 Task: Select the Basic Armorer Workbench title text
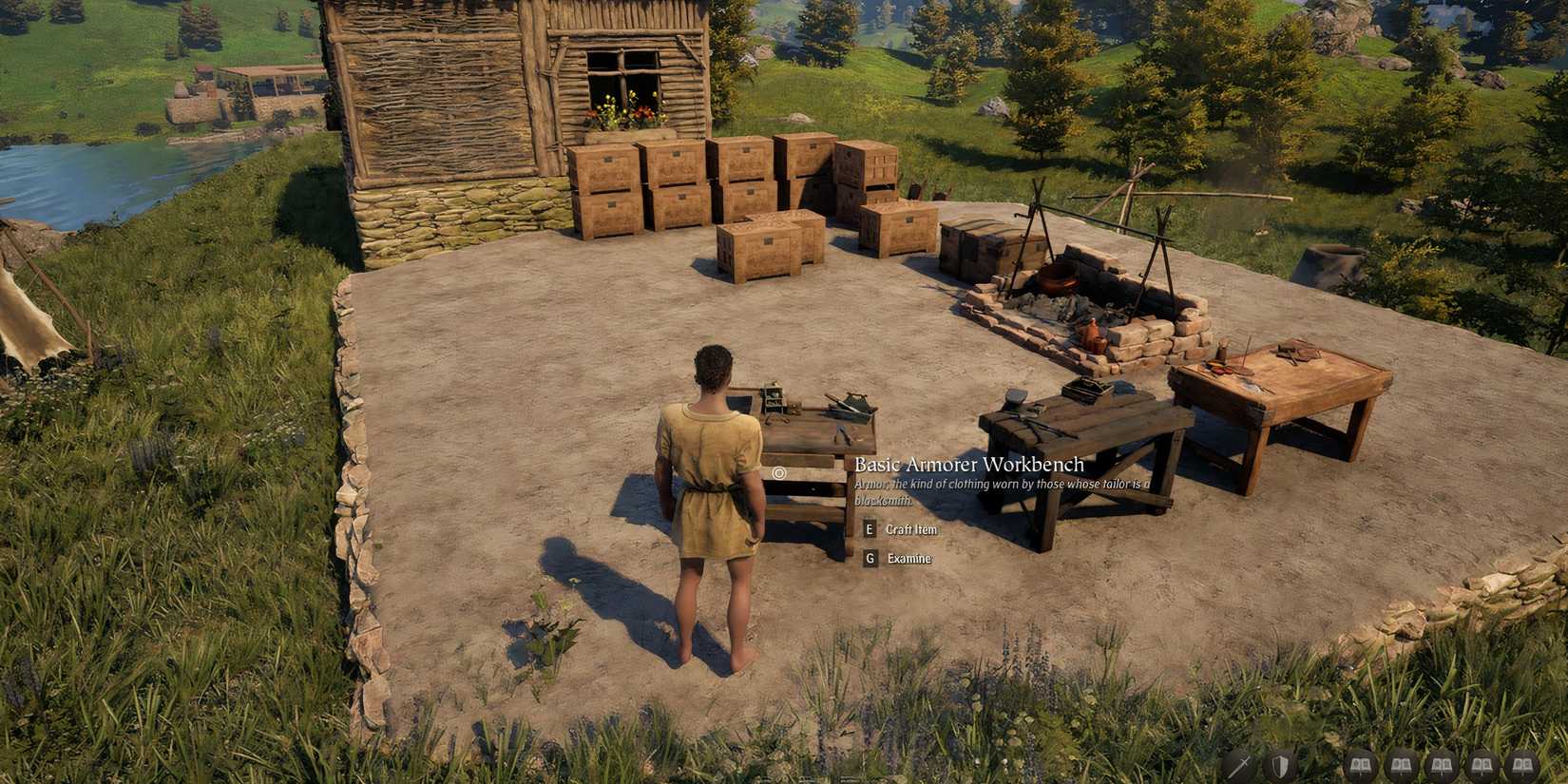[969, 466]
